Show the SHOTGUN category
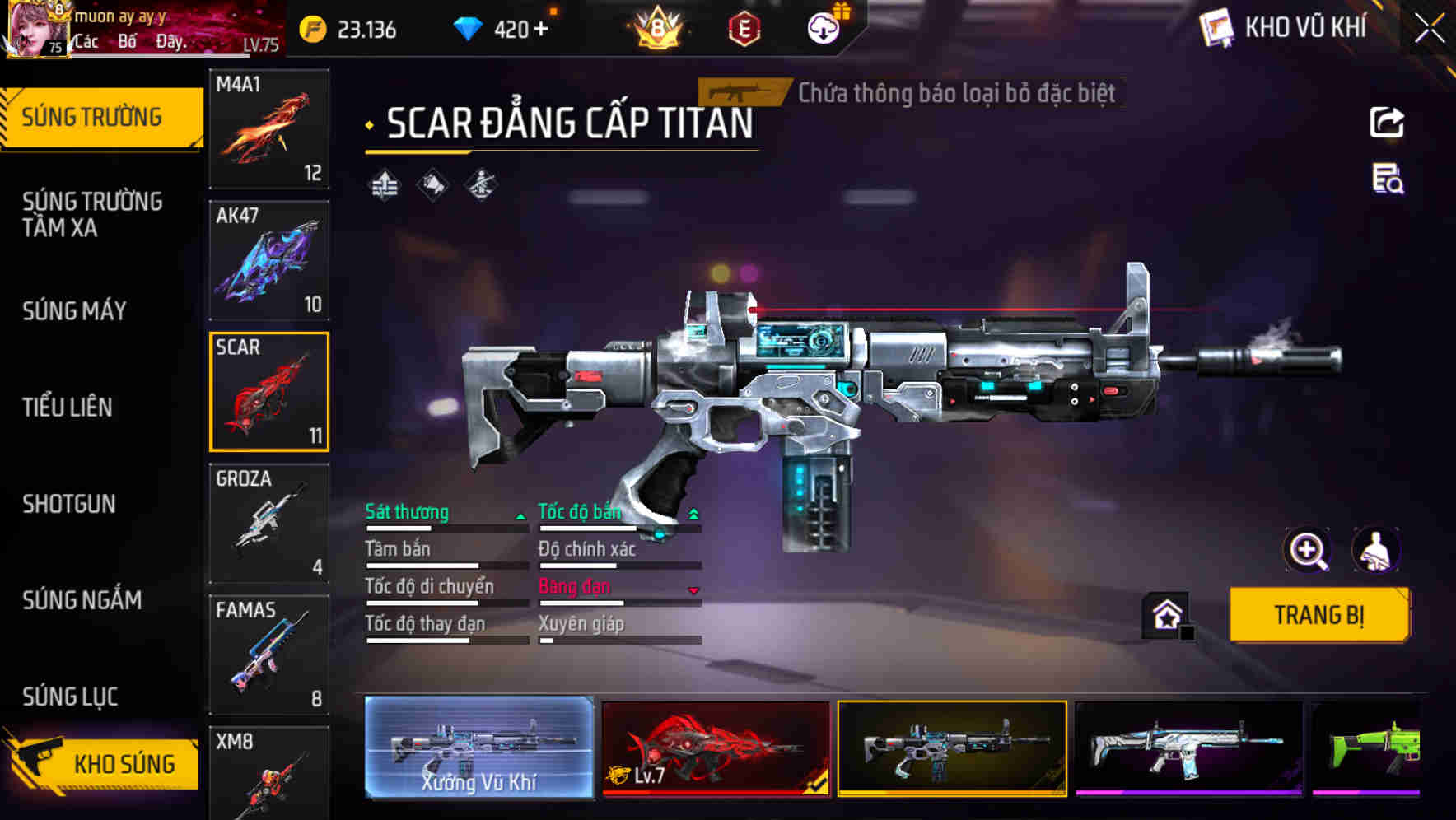The width and height of the screenshot is (1456, 820). click(x=69, y=504)
